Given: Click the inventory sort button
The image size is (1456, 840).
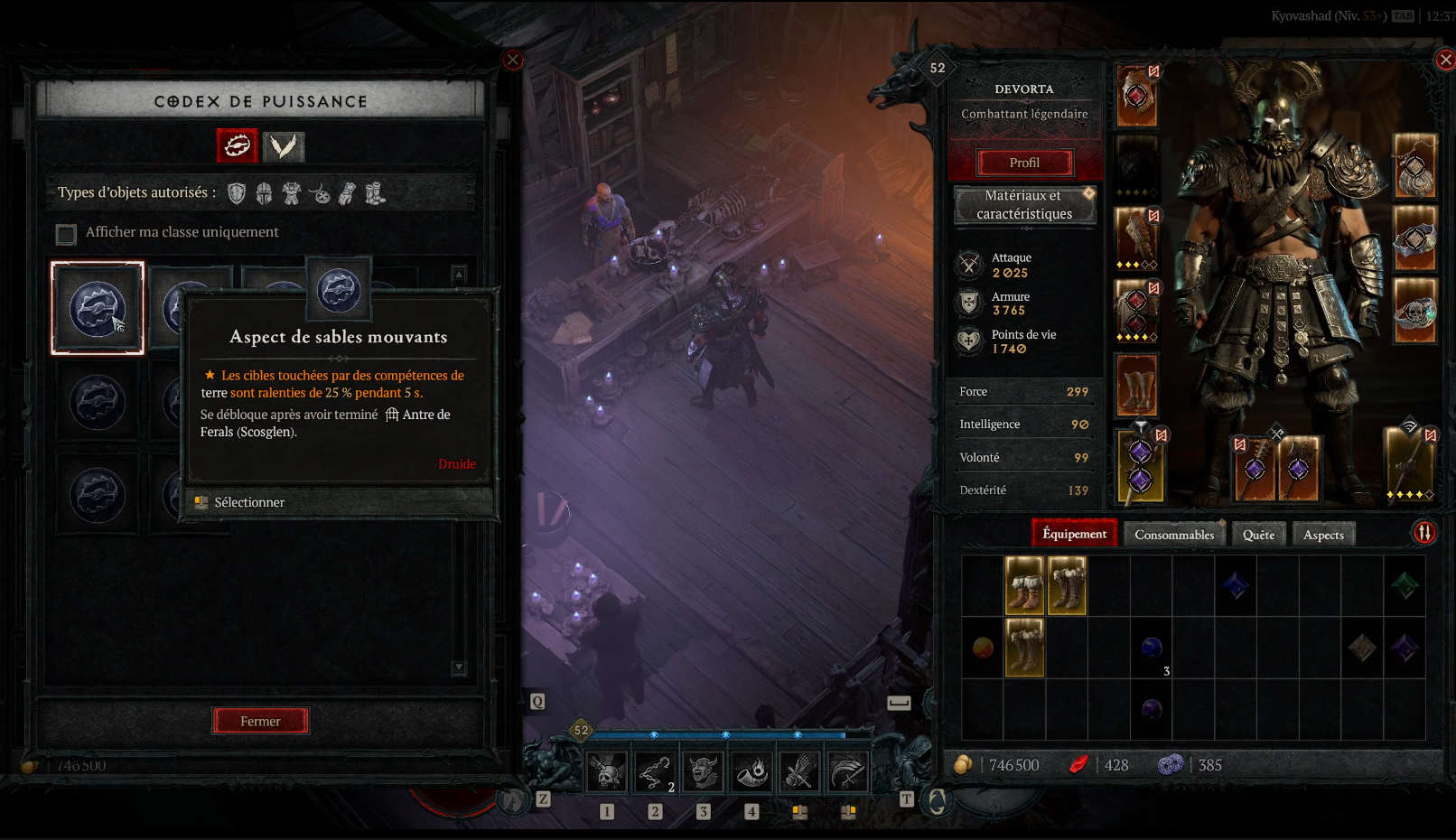Looking at the screenshot, I should pyautogui.click(x=1424, y=533).
